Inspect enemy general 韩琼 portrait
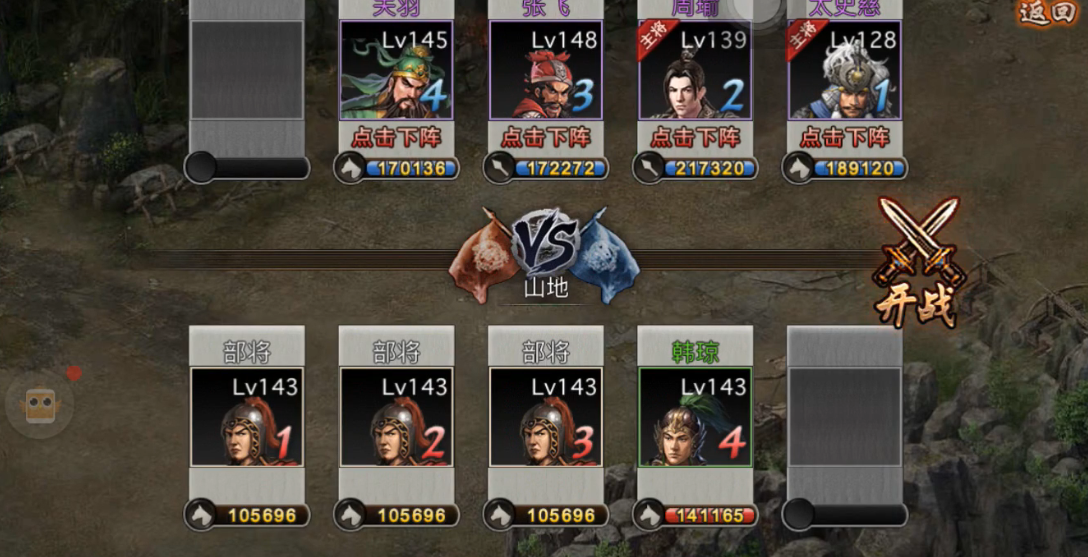This screenshot has width=1088, height=557. (695, 417)
